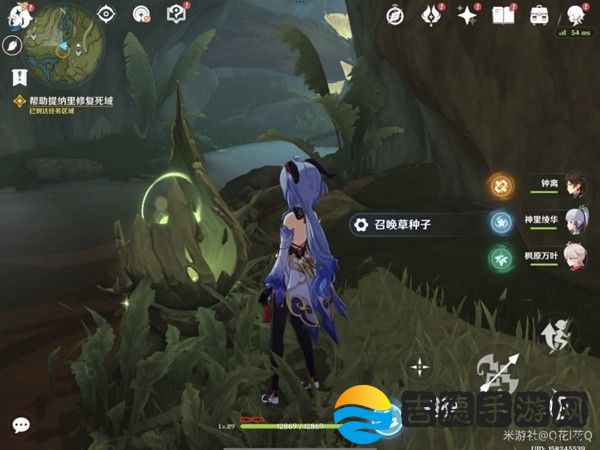Image resolution: width=600 pixels, height=450 pixels.
Task: Open the adventurer handbook book icon
Action: (503, 15)
